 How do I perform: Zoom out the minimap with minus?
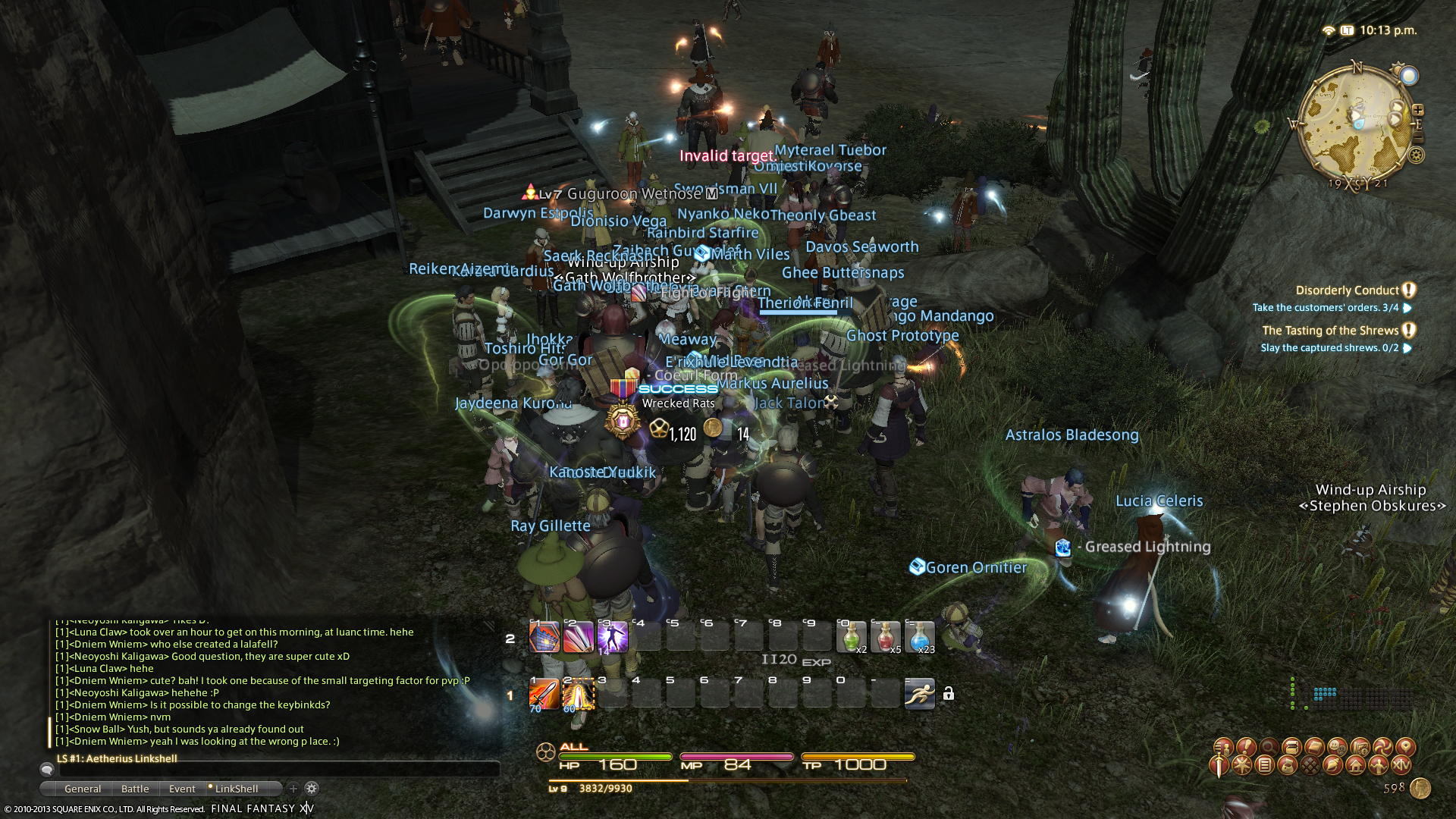(x=1418, y=139)
